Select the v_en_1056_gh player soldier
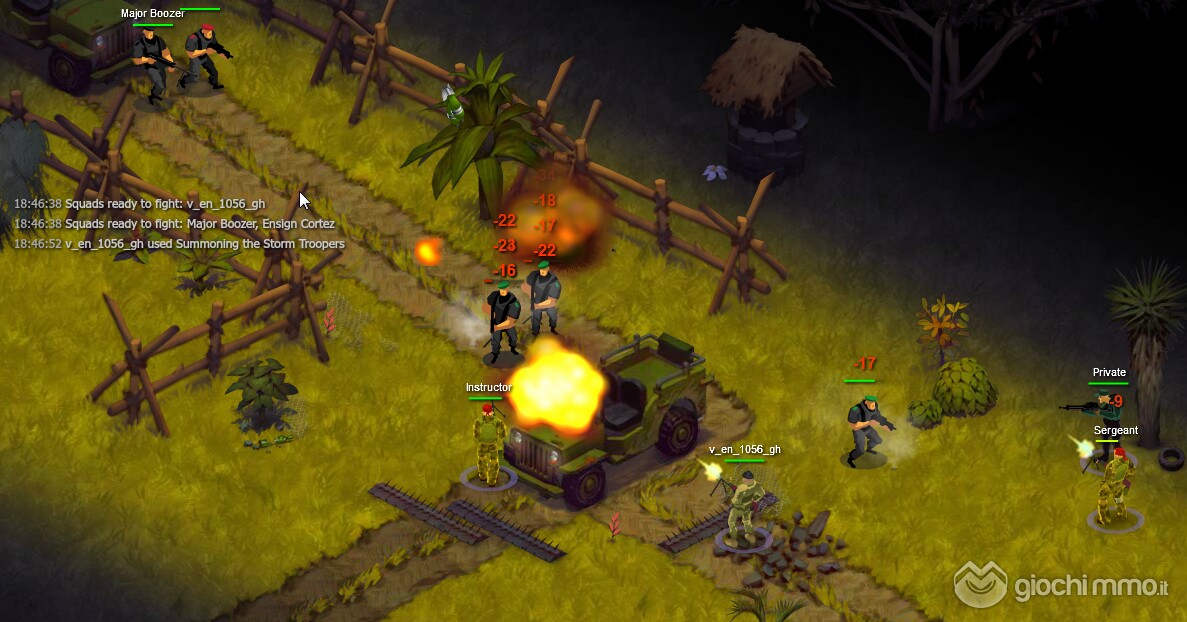Viewport: 1187px width, 622px height. (742, 507)
